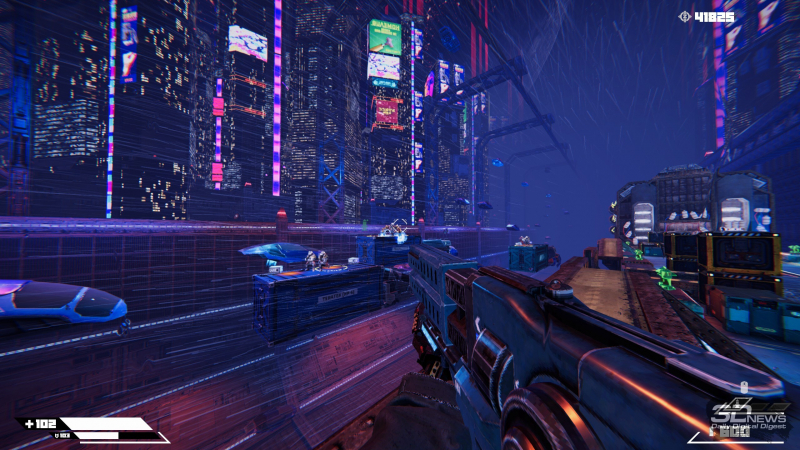Click the currency emblem beside the 41825 counter
The width and height of the screenshot is (800, 450).
click(684, 17)
